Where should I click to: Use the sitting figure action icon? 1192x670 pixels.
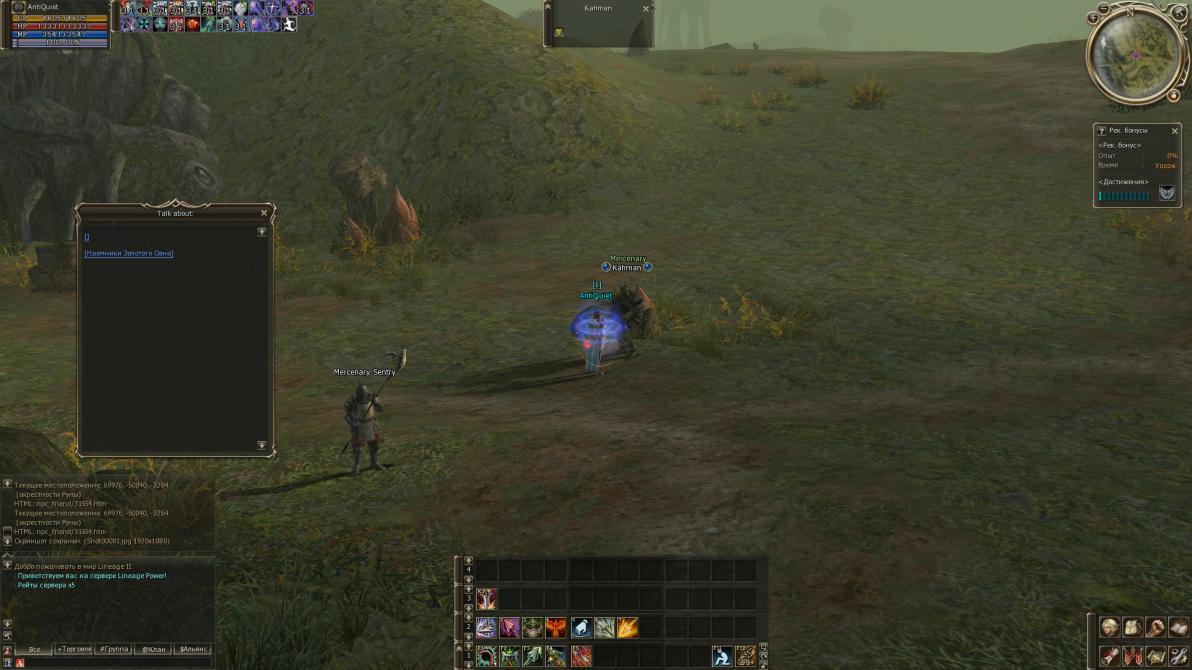[721, 656]
